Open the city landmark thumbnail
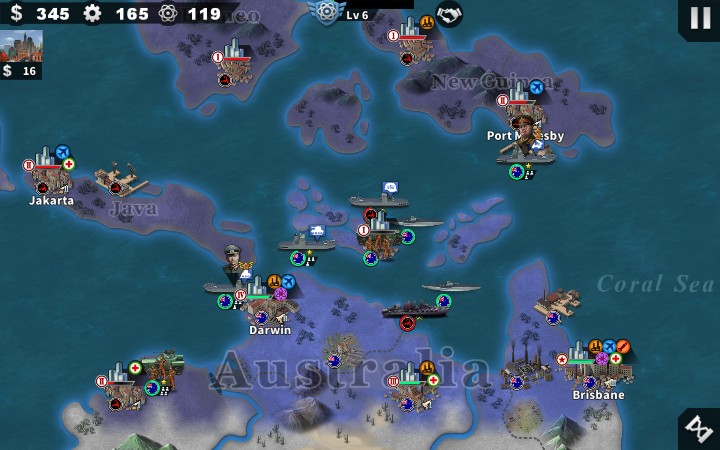This screenshot has height=450, width=720. 21,46
